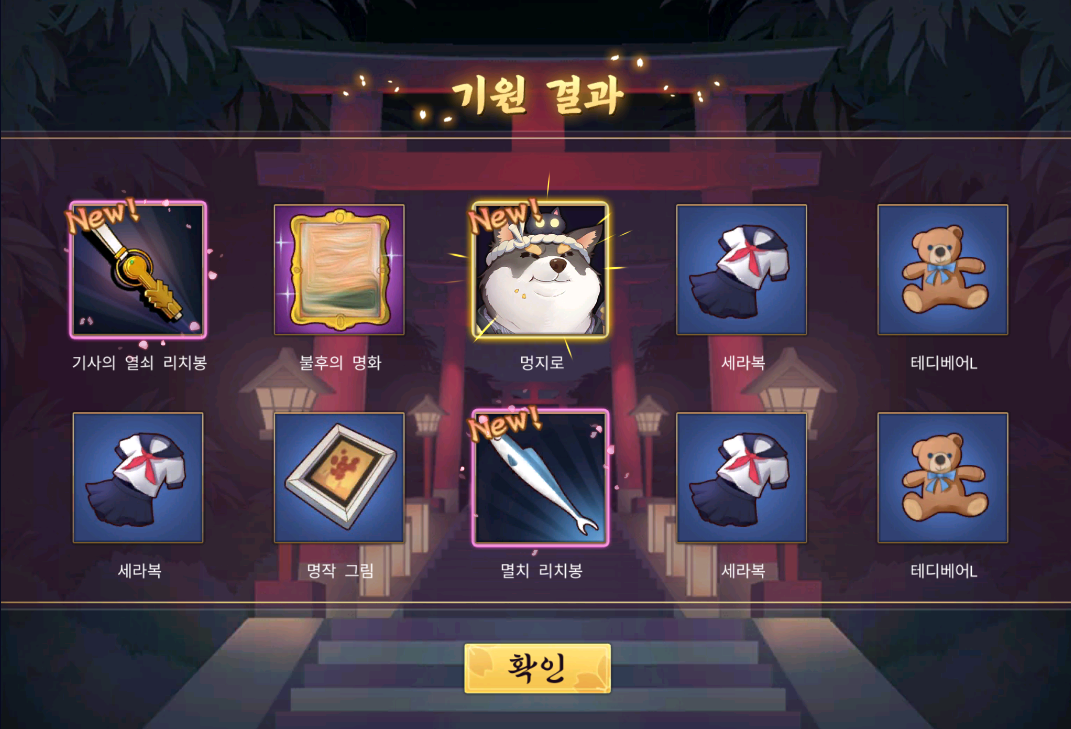Select the 명작 그림 silver-framed picture

point(339,478)
